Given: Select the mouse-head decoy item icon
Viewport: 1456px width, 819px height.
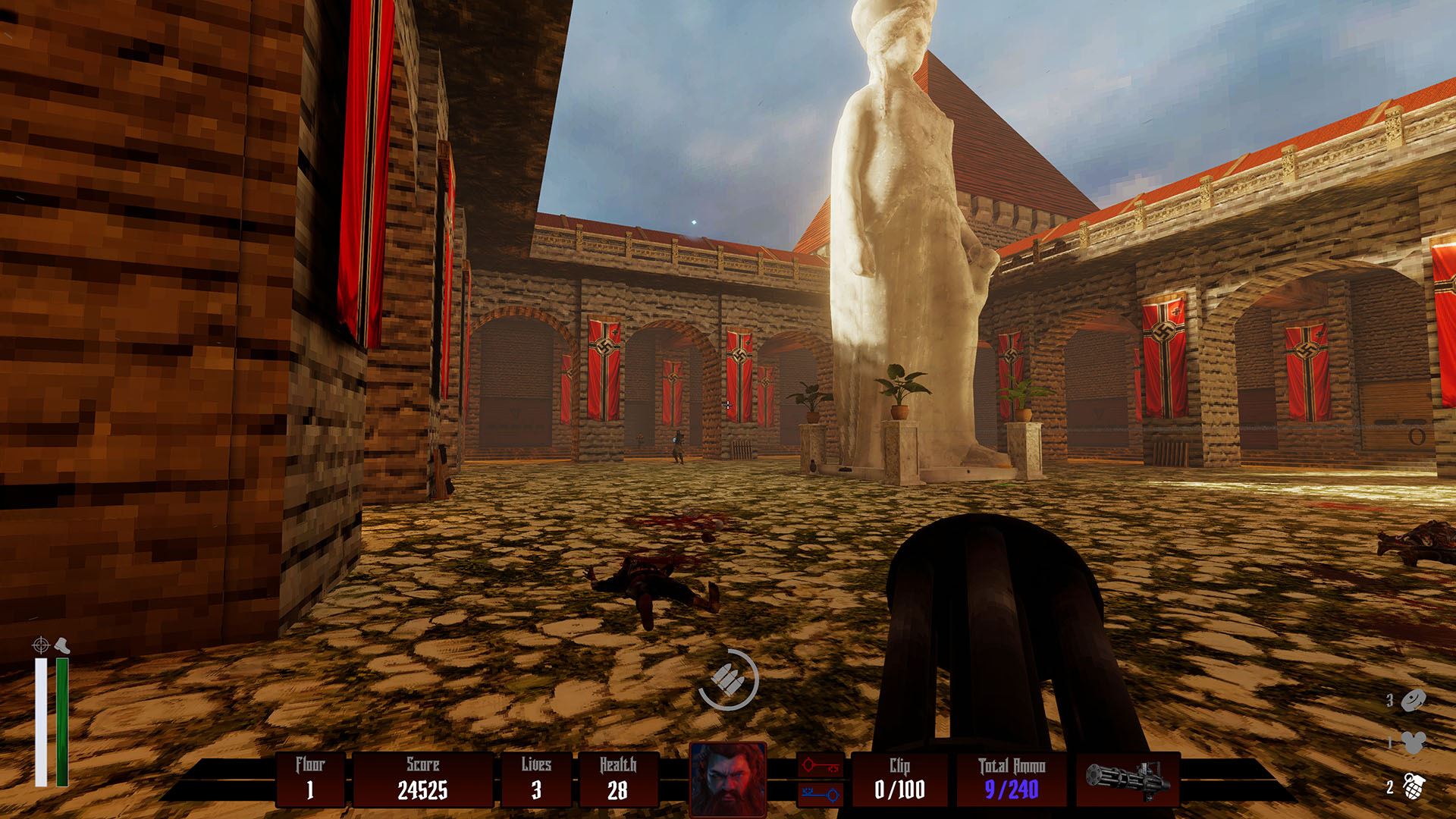Looking at the screenshot, I should tap(1413, 743).
